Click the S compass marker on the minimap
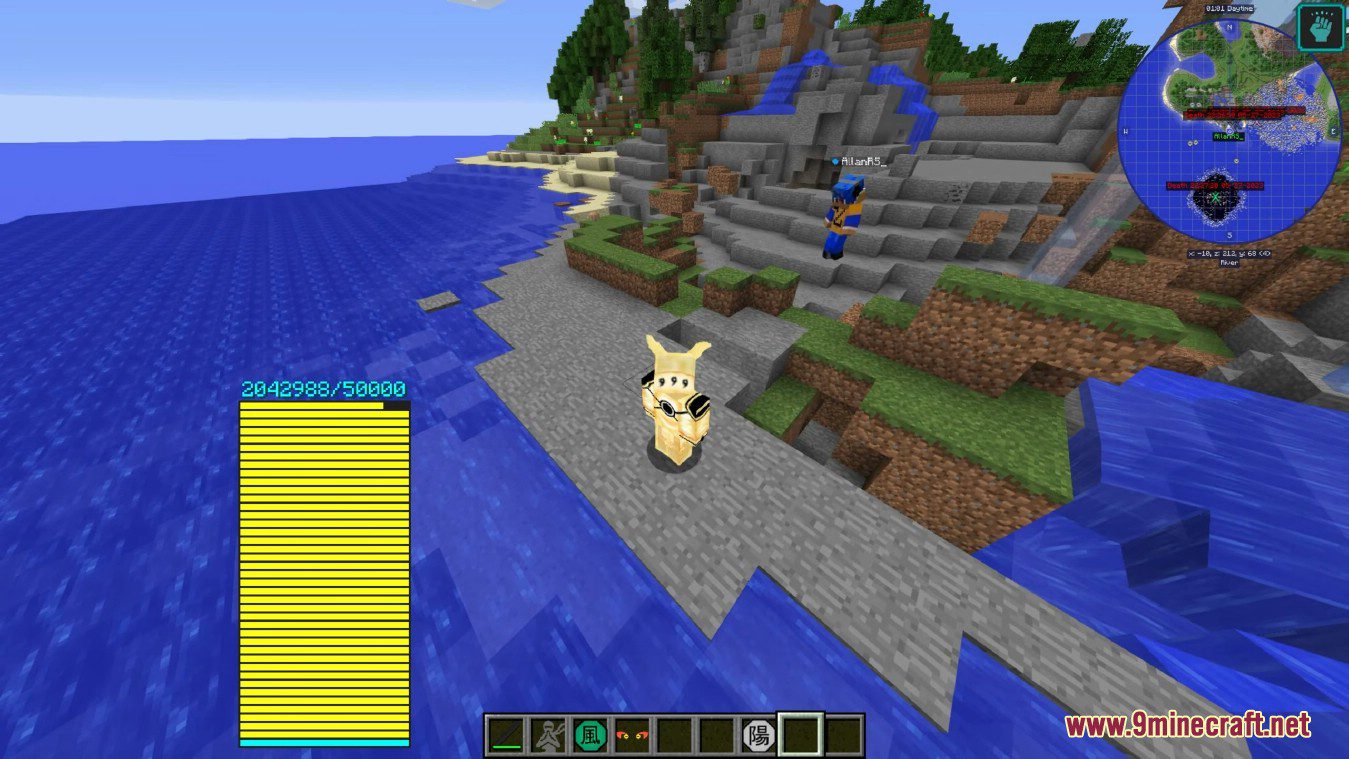Screen dimensions: 1349x759 pos(1229,234)
